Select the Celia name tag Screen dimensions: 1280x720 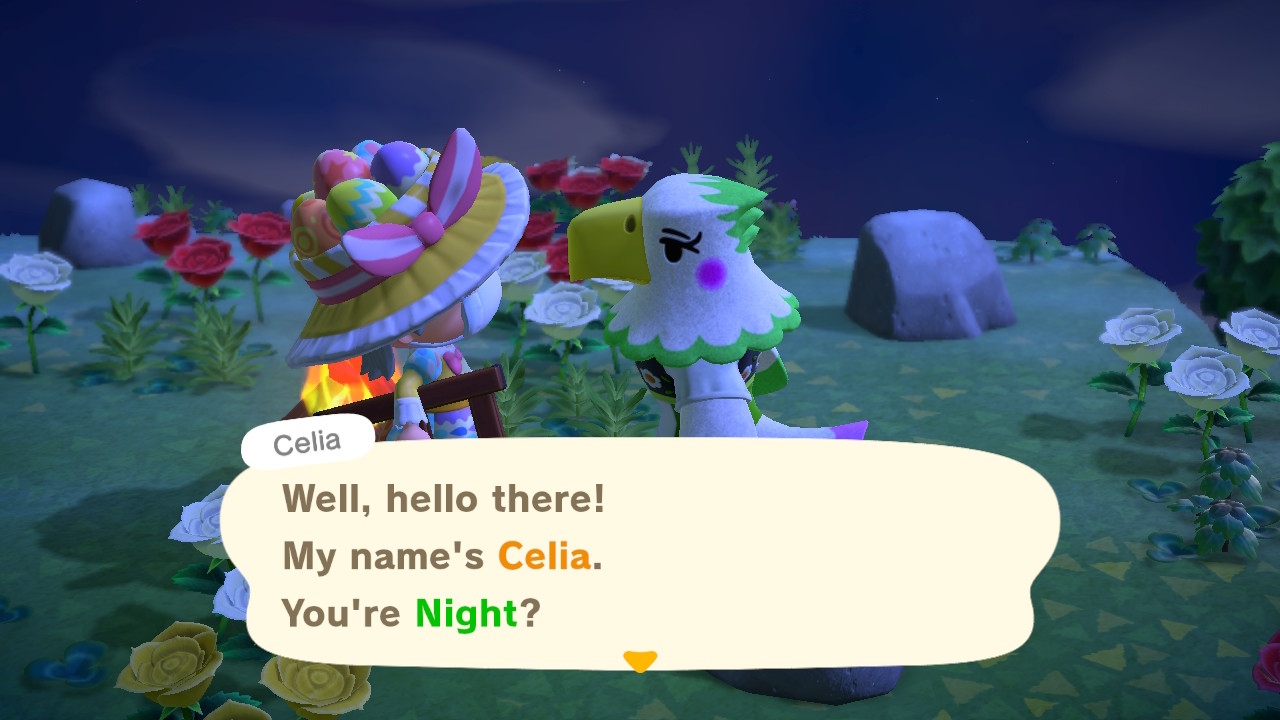307,440
